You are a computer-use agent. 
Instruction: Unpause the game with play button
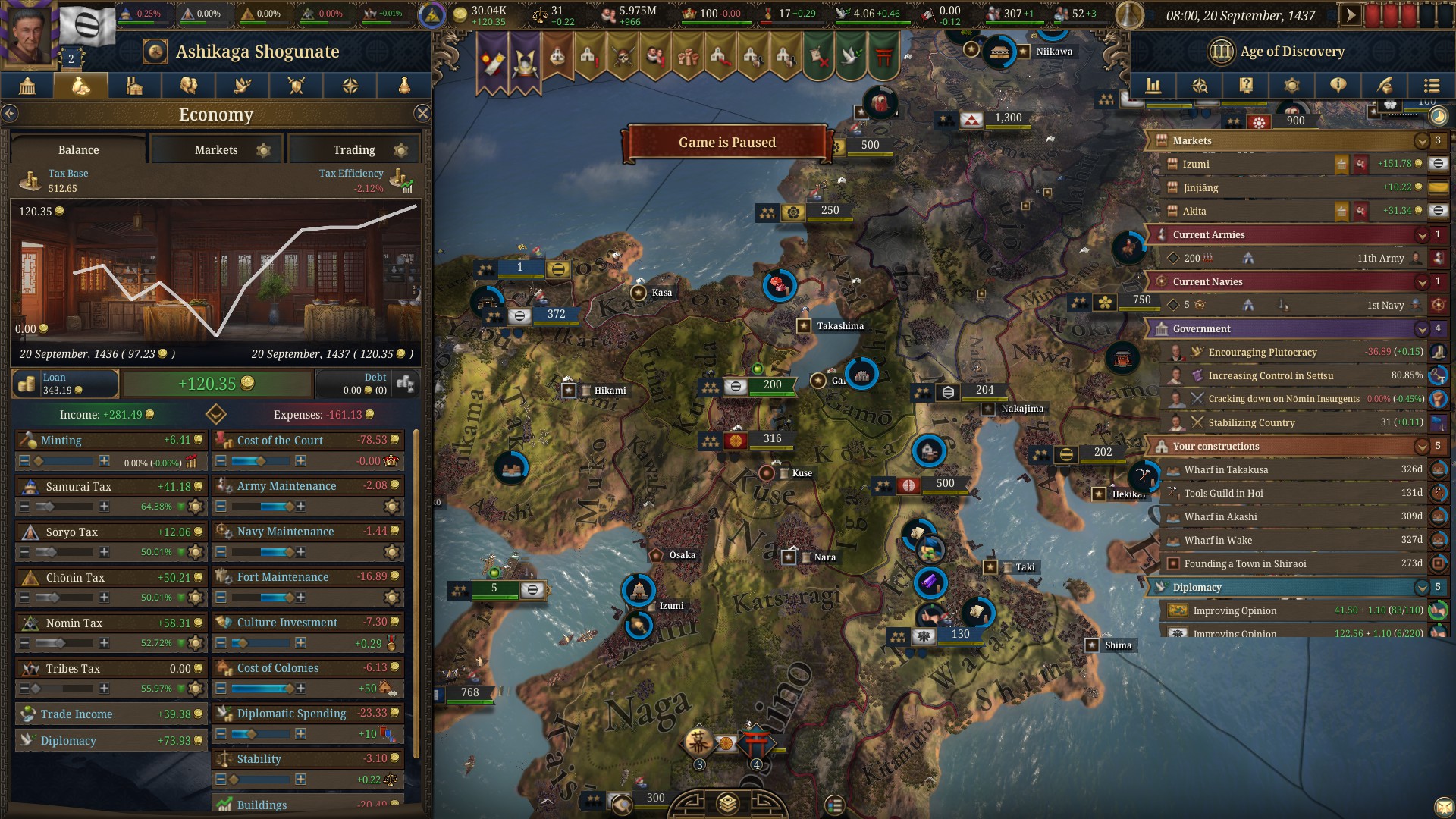tap(1351, 15)
